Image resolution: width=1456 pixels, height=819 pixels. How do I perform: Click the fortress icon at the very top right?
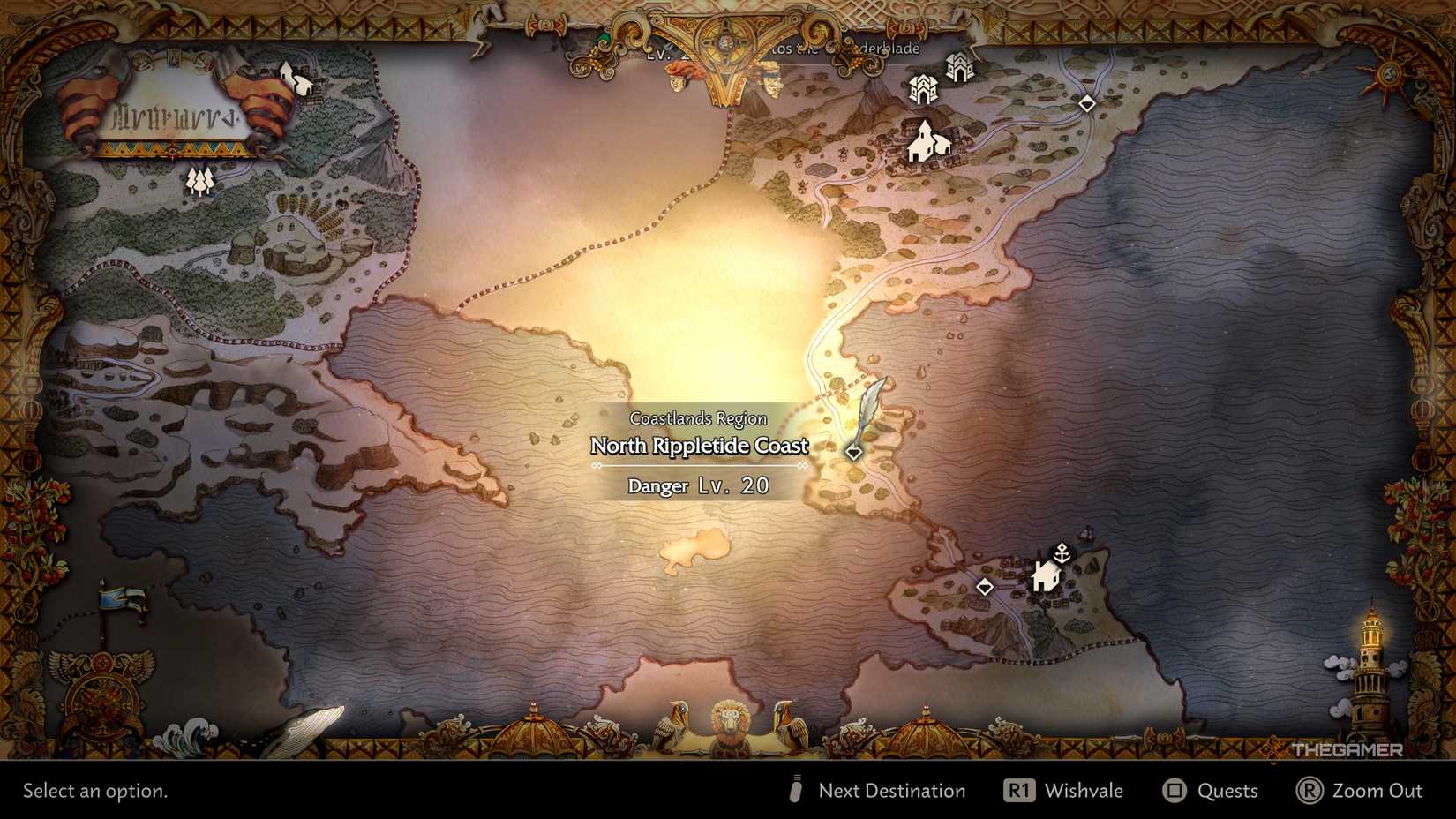(x=959, y=67)
